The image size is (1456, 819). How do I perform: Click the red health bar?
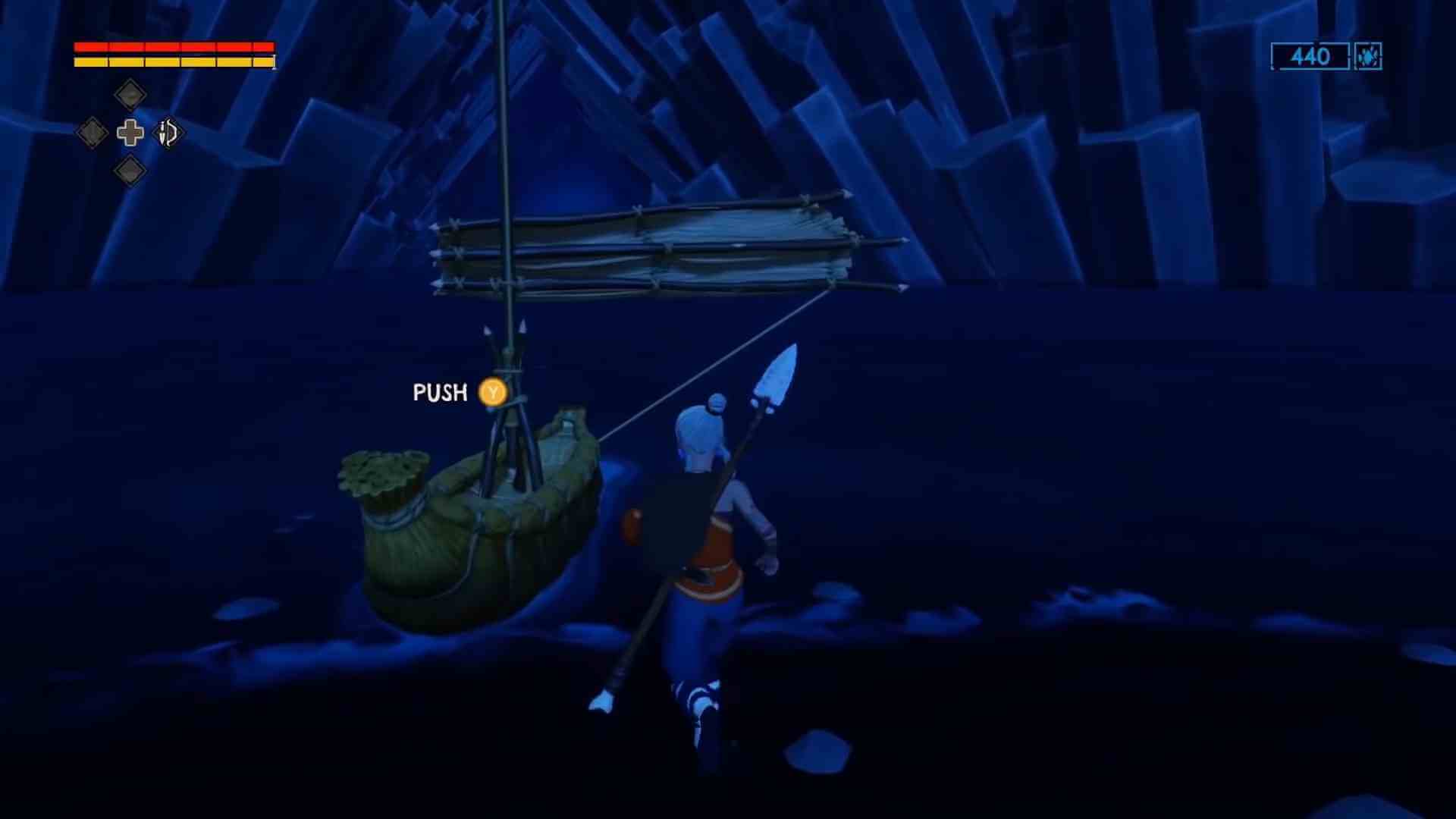click(x=173, y=48)
